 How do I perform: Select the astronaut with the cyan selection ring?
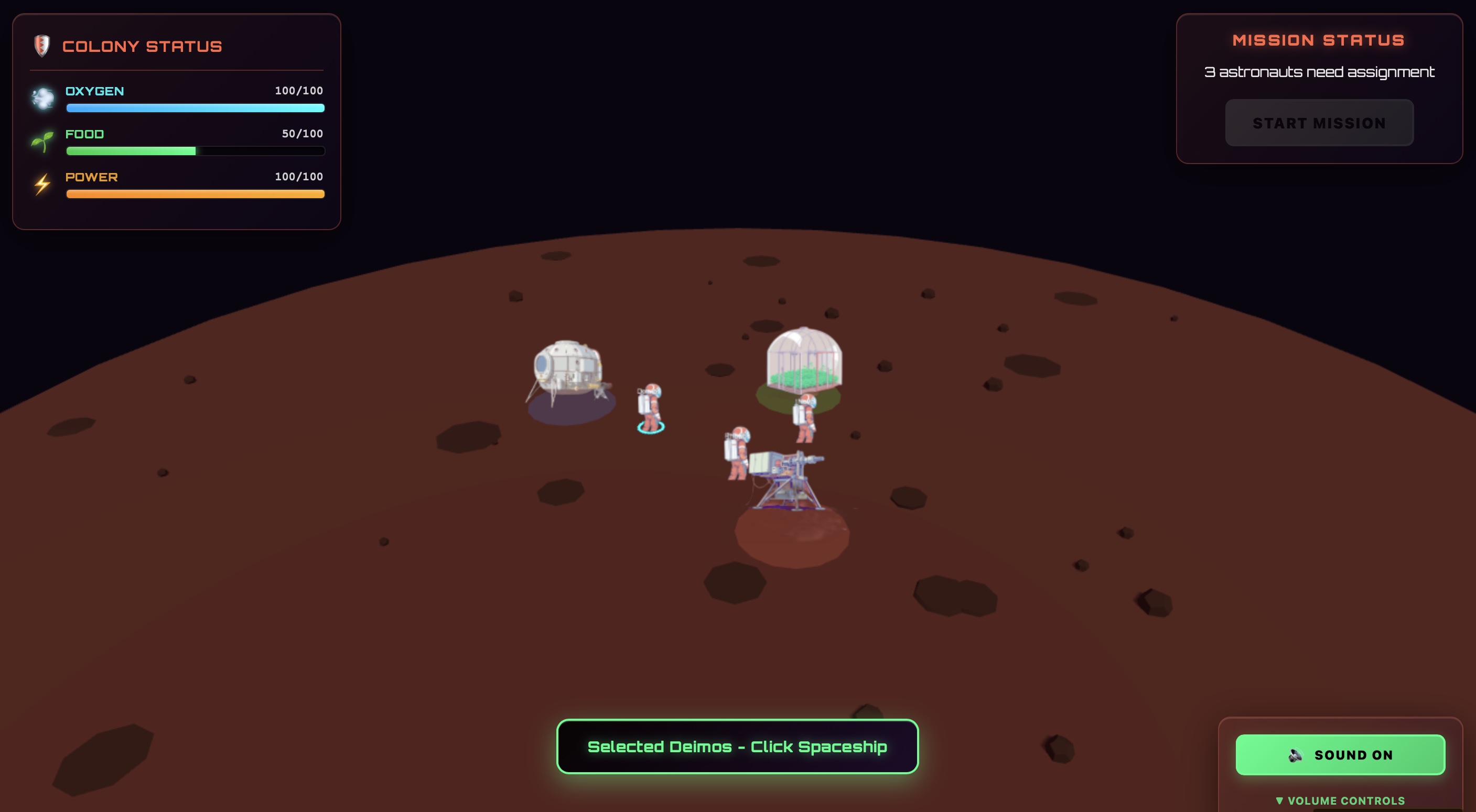click(x=650, y=407)
